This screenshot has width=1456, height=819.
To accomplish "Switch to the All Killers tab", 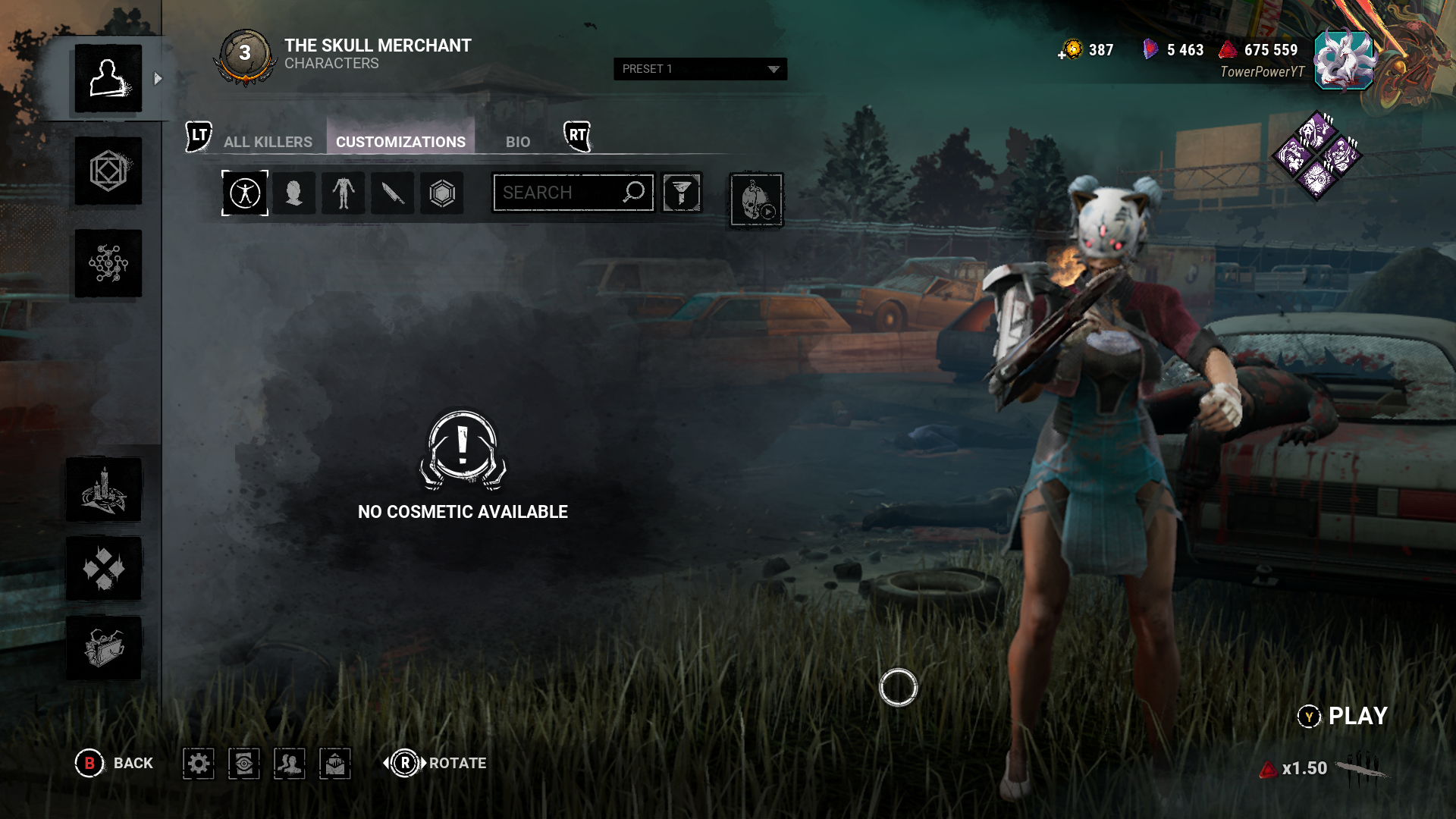I will click(268, 142).
